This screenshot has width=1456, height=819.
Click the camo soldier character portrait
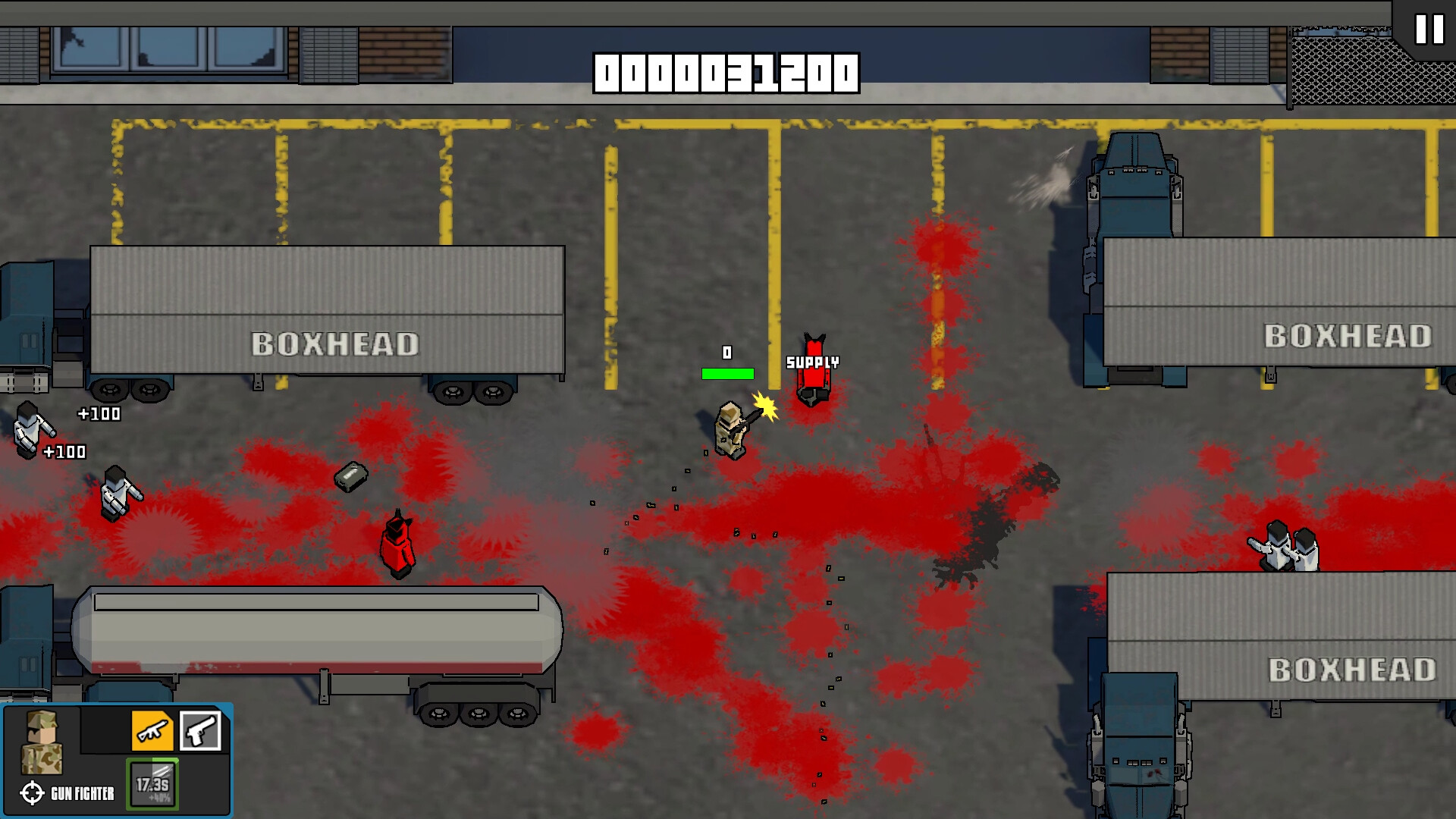pos(42,741)
